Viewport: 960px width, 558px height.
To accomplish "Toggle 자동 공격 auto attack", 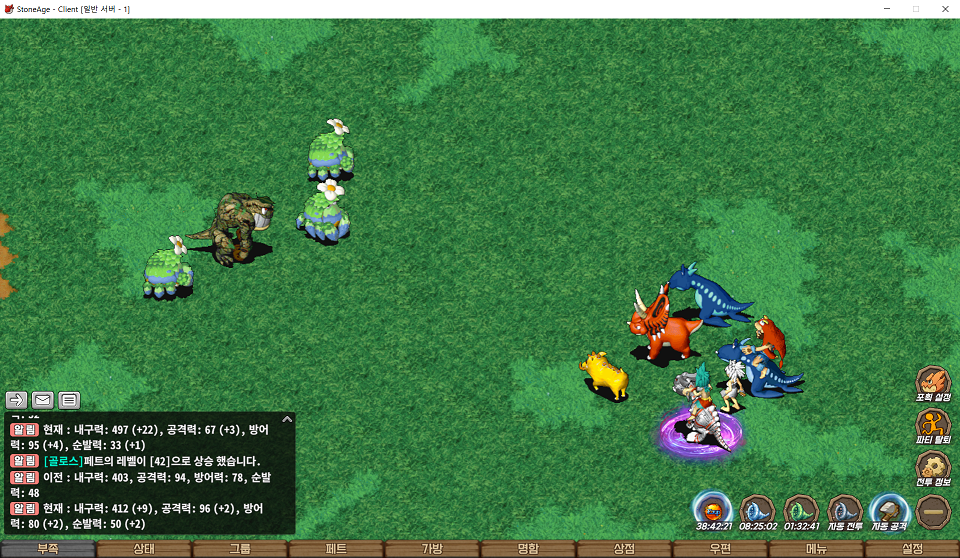I will click(x=888, y=509).
